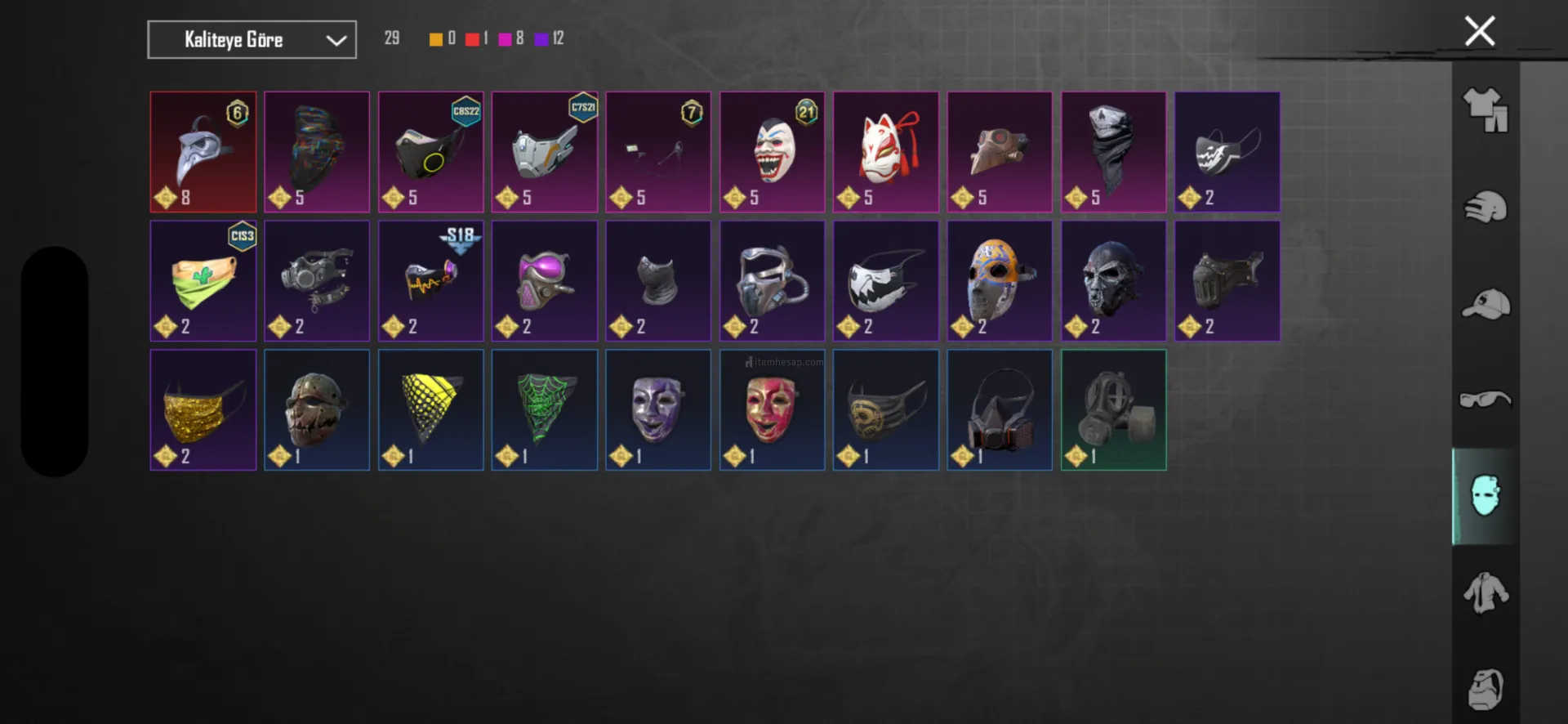The image size is (1568, 724).
Task: Select the plague doctor bird mask
Action: (203, 152)
